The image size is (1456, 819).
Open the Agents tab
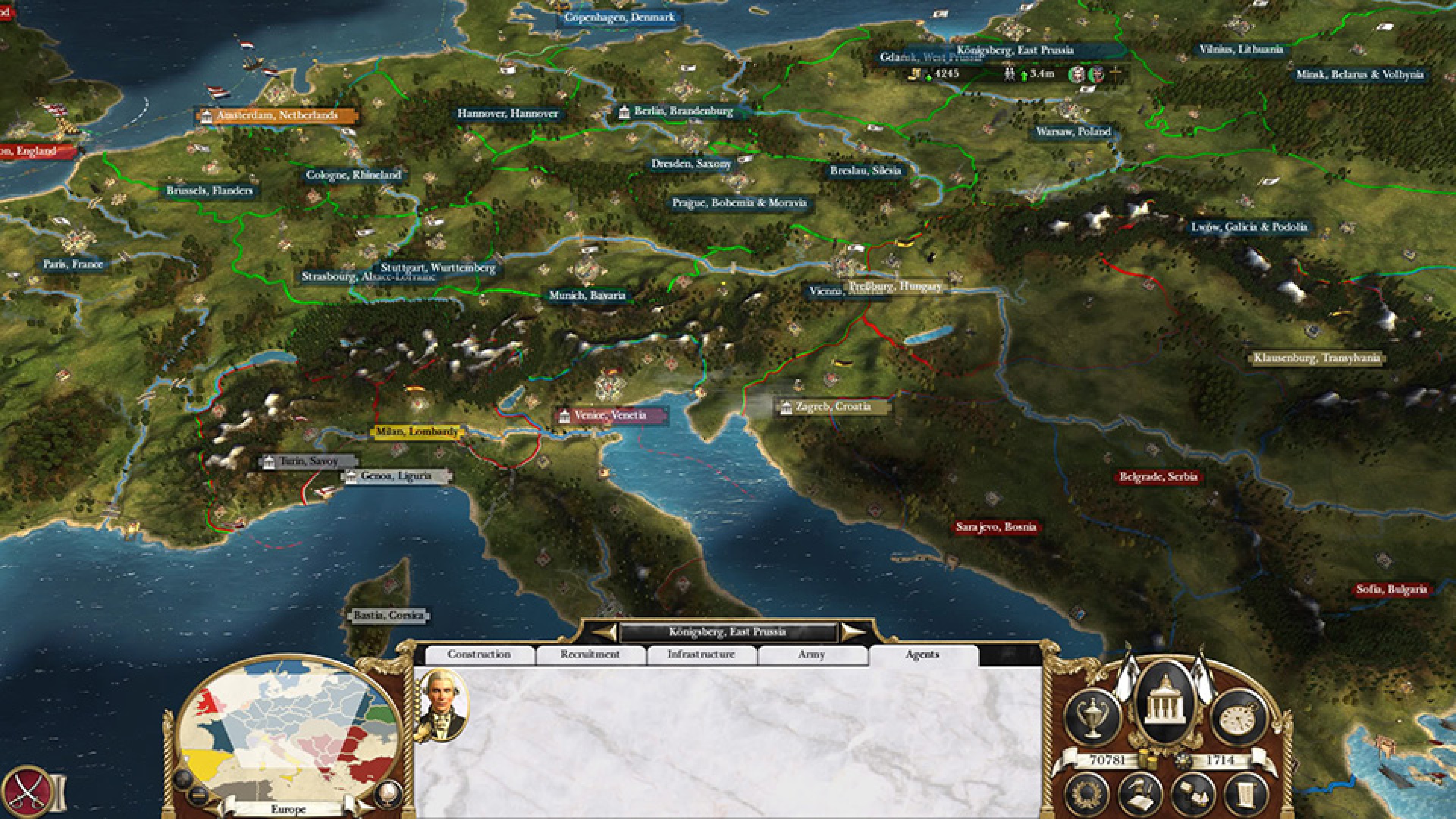(922, 654)
